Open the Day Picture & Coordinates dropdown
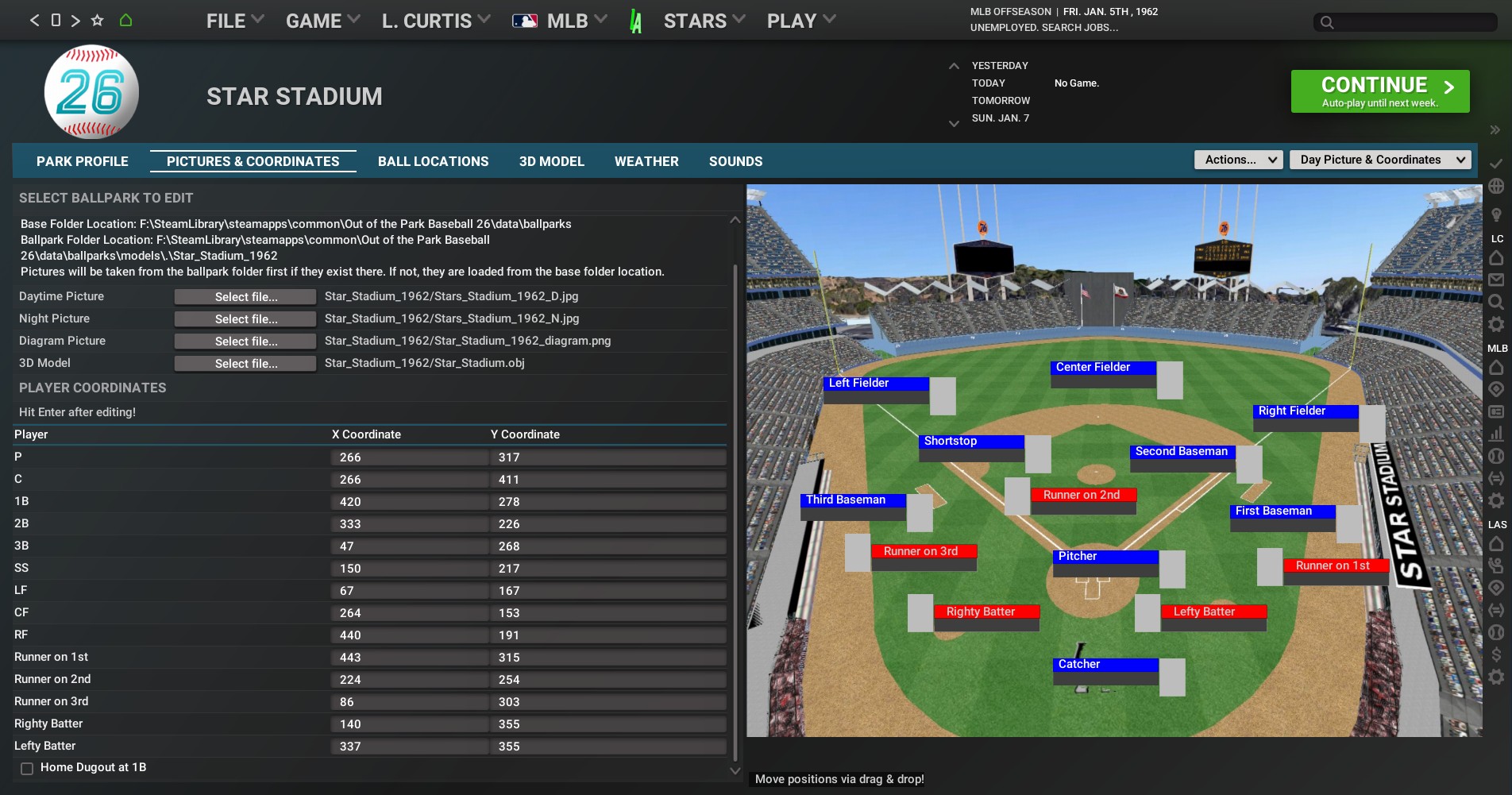The image size is (1512, 795). point(1379,160)
